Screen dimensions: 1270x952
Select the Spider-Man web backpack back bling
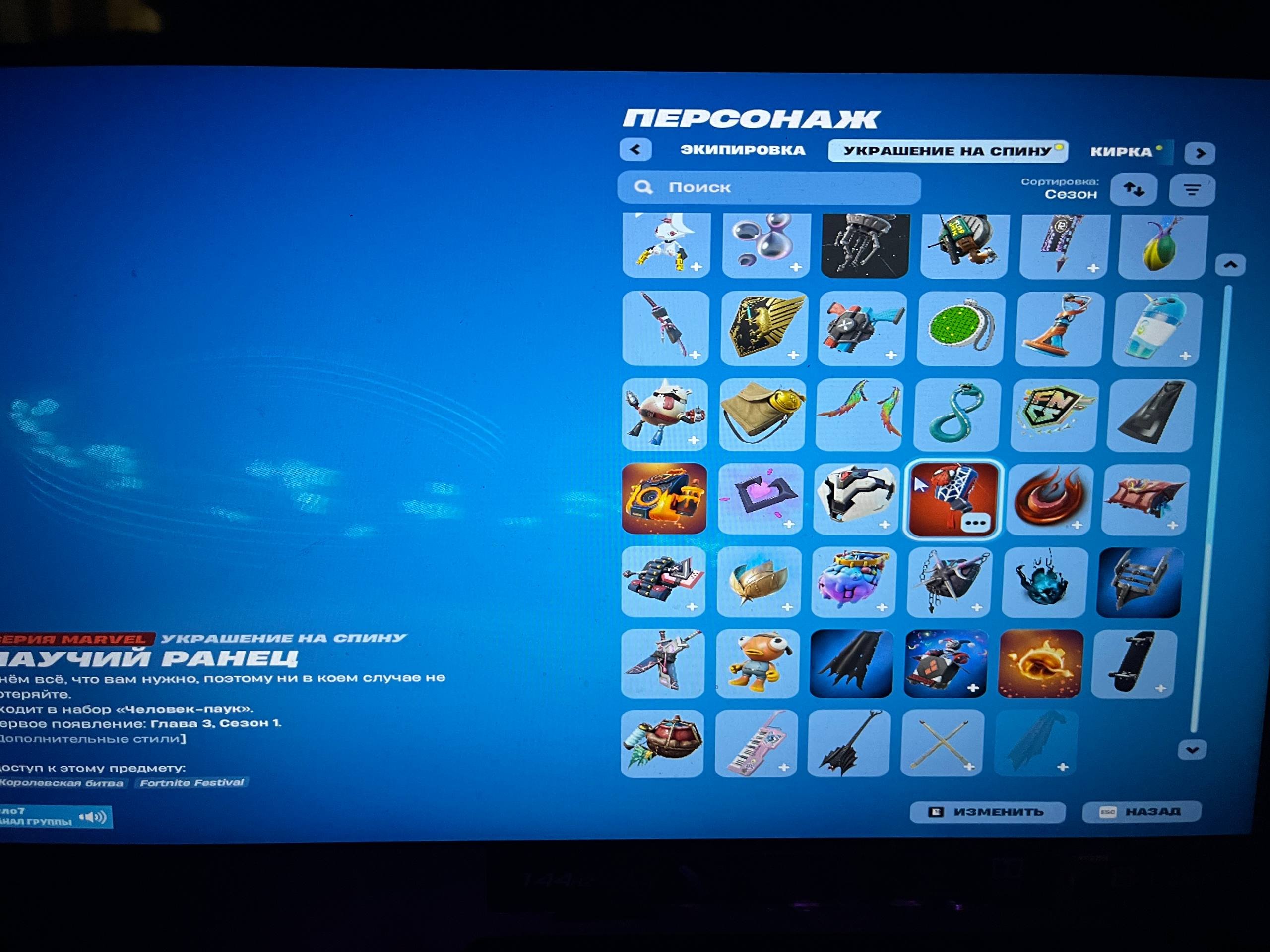pyautogui.click(x=950, y=499)
